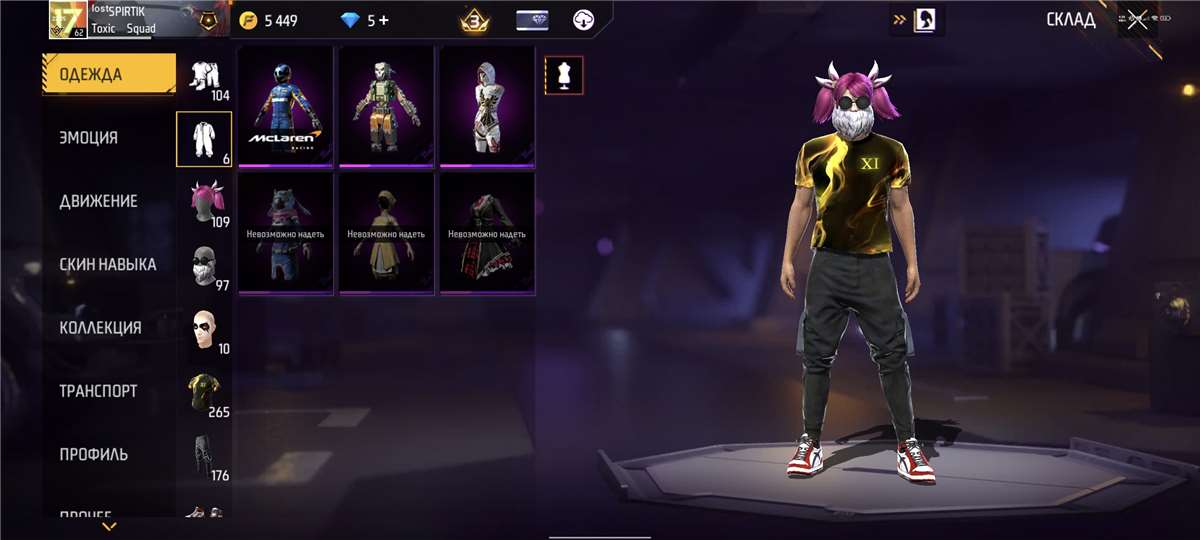Open the bearded mask subcategory with 97 items

point(205,265)
